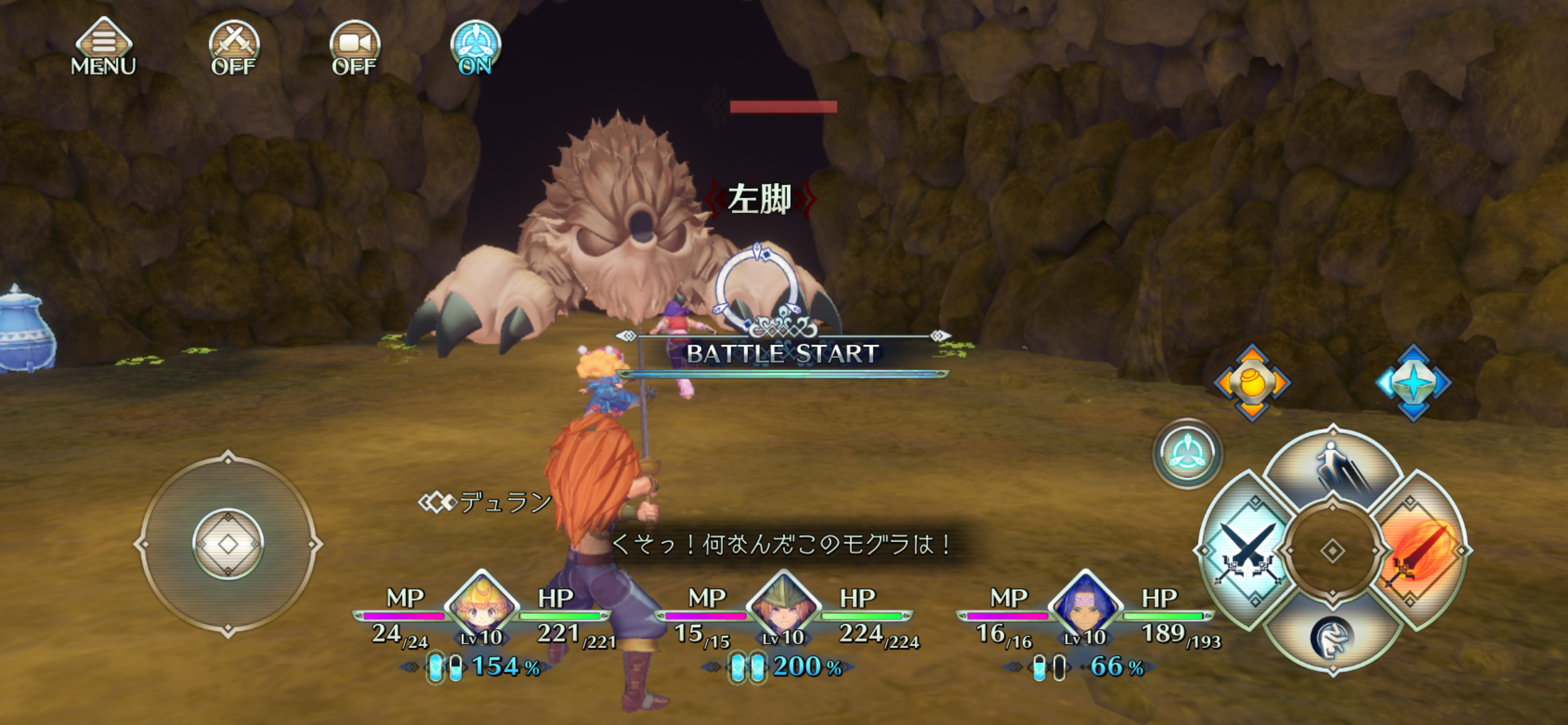Toggle the camera OFF button
The width and height of the screenshot is (1568, 725).
(x=354, y=48)
